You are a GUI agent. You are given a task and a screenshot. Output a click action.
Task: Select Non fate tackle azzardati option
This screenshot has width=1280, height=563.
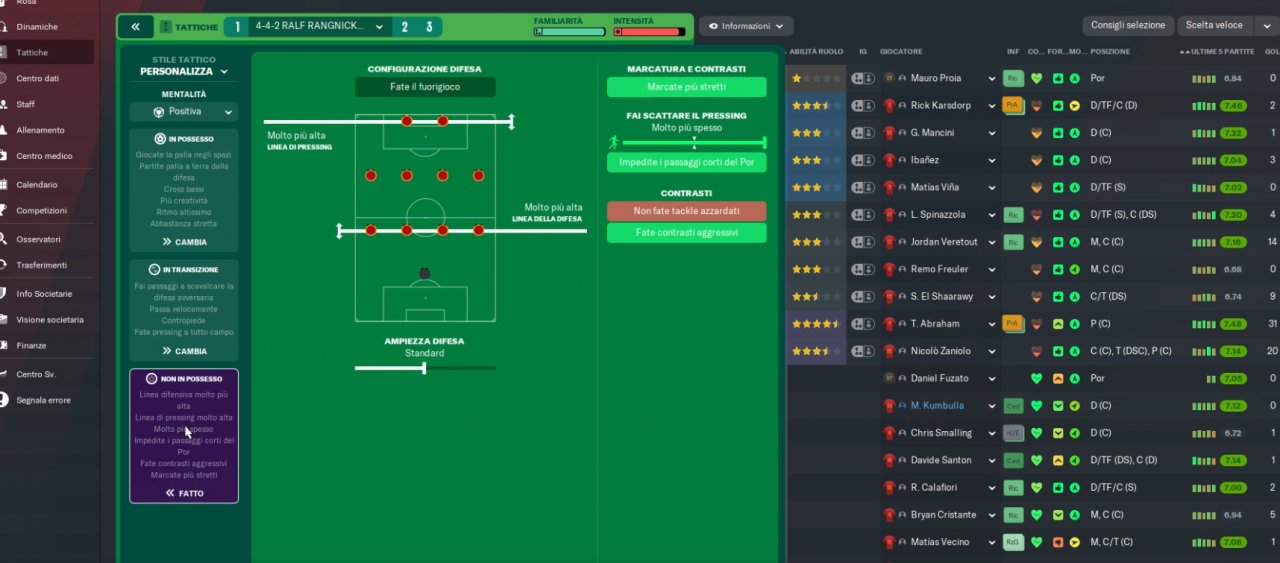pos(686,211)
